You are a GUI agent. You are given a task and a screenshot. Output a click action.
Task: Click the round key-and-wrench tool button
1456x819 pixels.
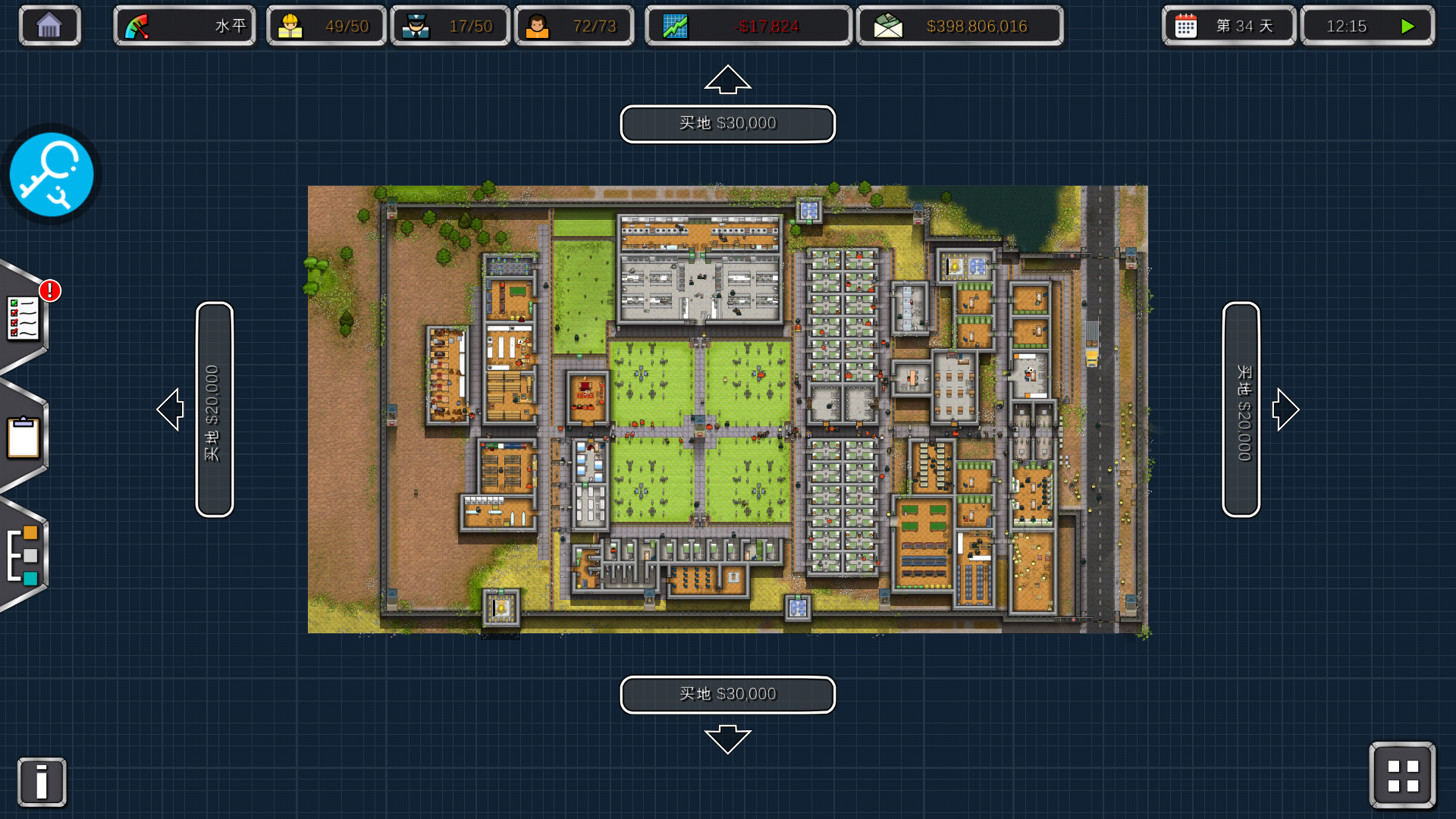click(x=52, y=174)
